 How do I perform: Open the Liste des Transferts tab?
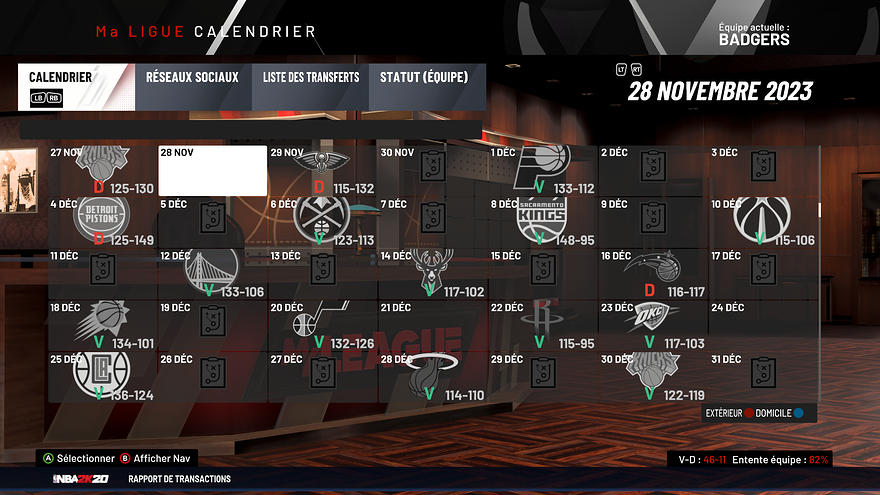pos(311,77)
